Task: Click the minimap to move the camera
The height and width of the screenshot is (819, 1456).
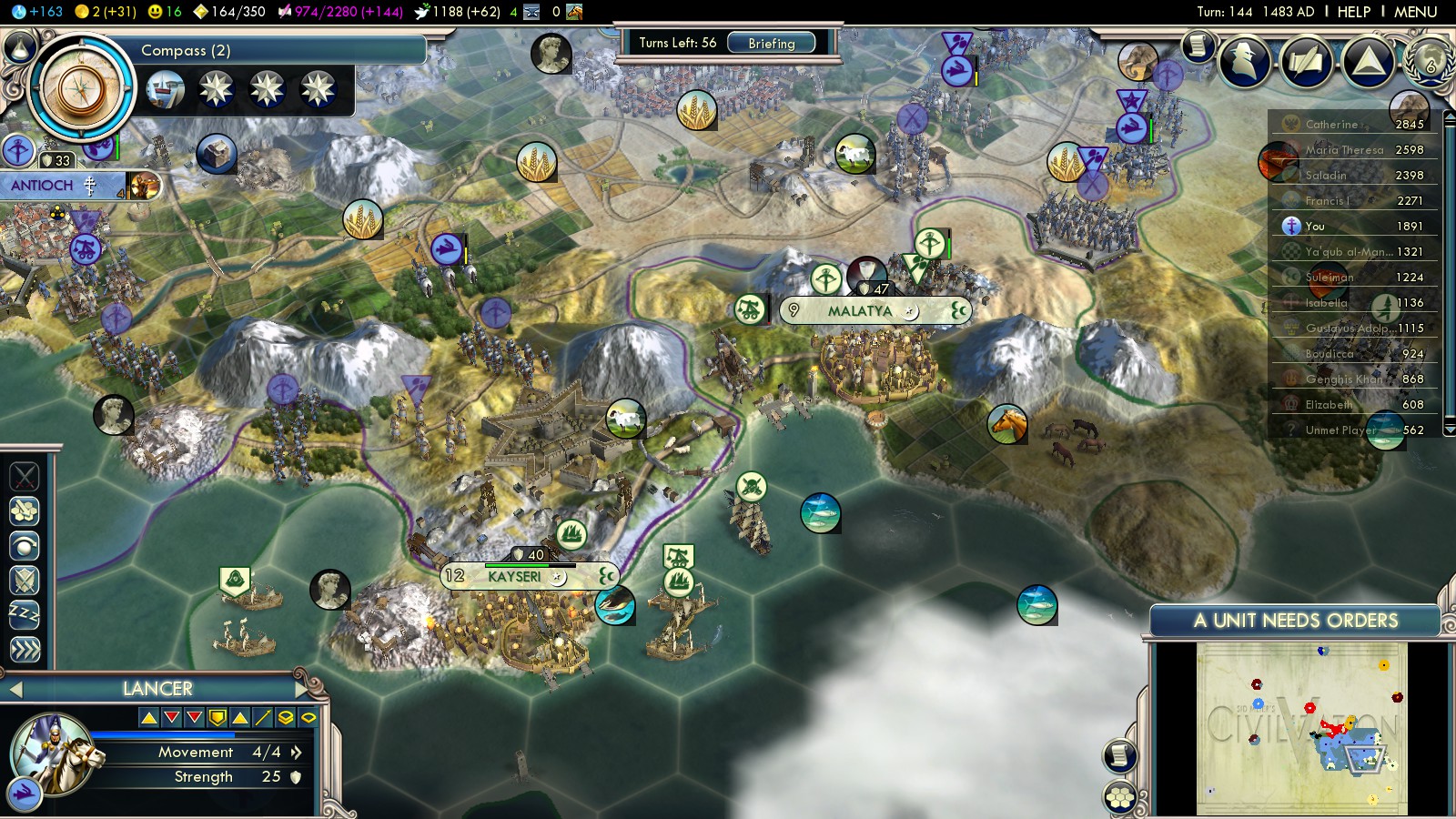Action: [1301, 728]
